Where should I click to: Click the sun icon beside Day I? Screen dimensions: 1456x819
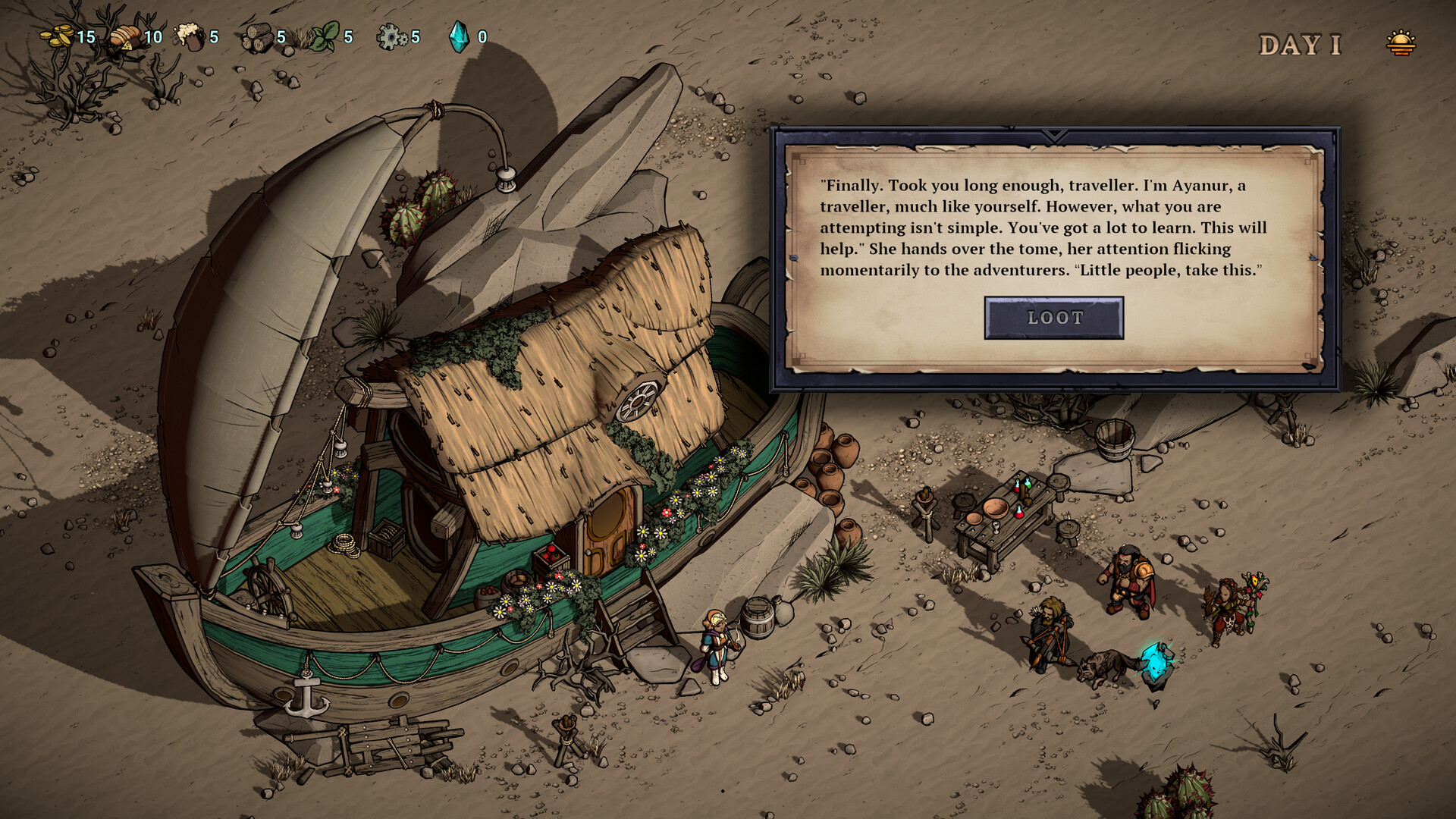(x=1400, y=43)
